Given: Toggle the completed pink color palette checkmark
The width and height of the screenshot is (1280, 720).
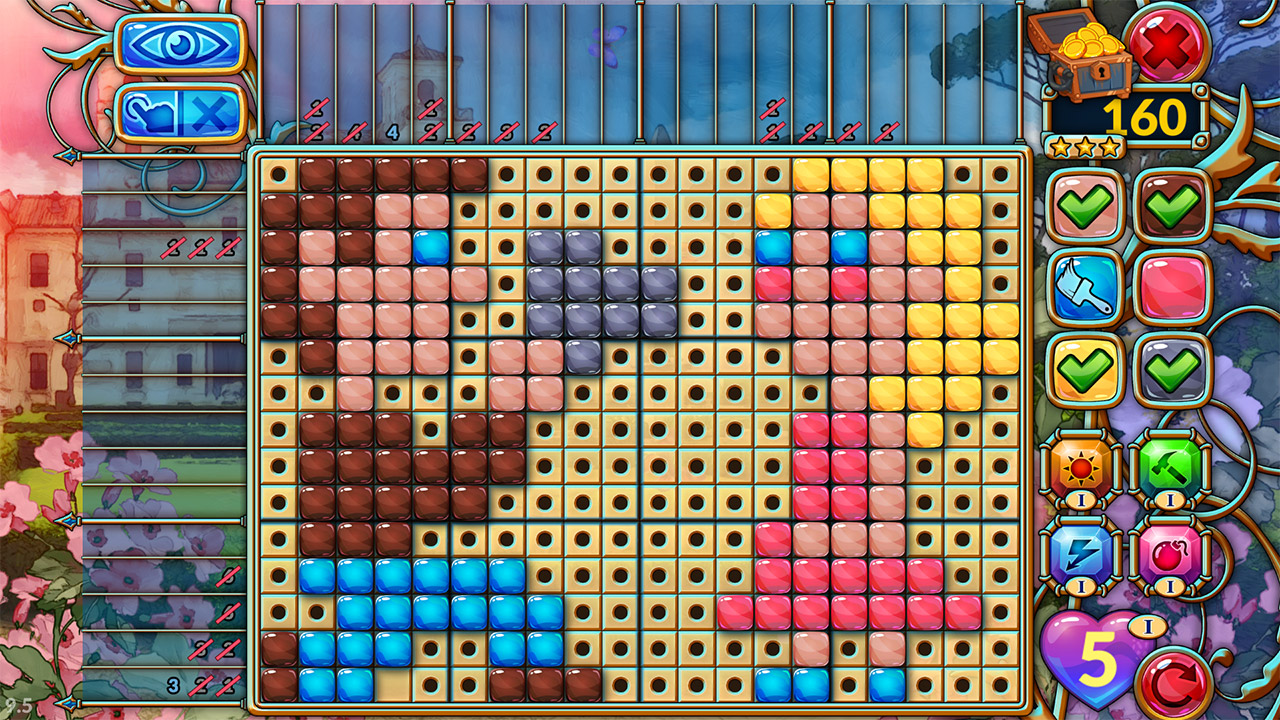Looking at the screenshot, I should [x=1086, y=203].
